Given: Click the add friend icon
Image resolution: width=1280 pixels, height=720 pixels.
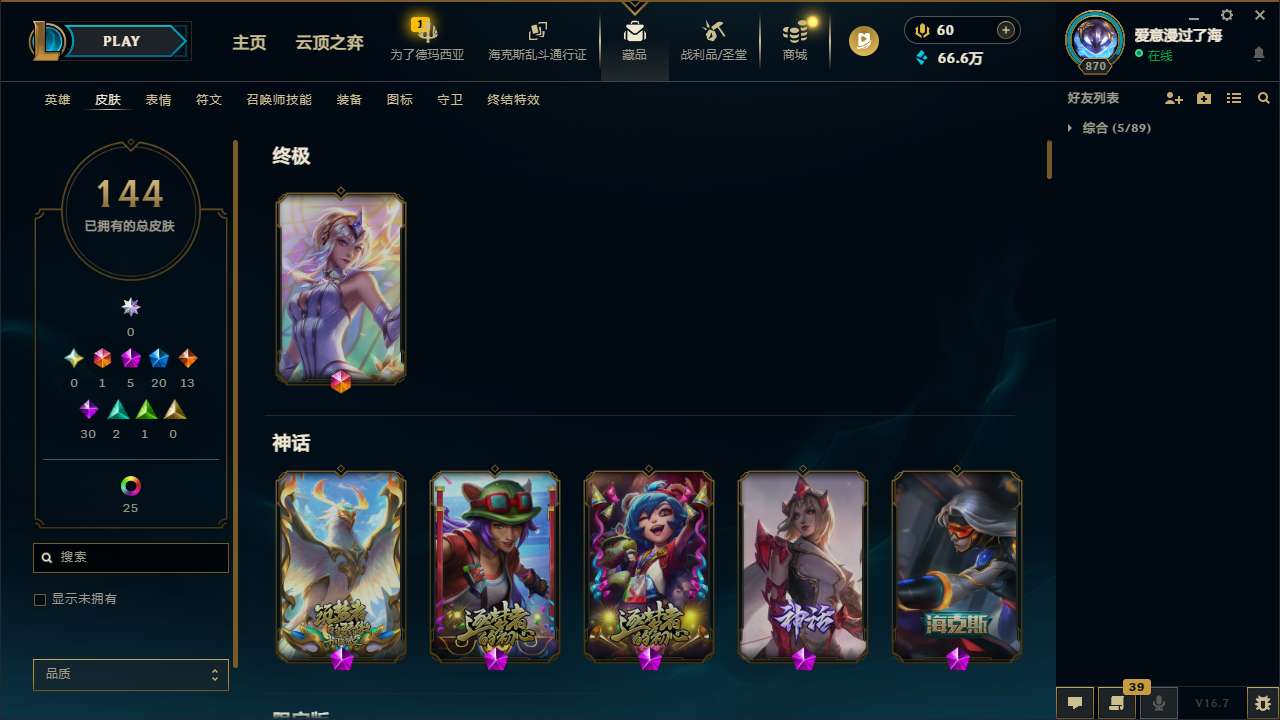Looking at the screenshot, I should (1174, 98).
